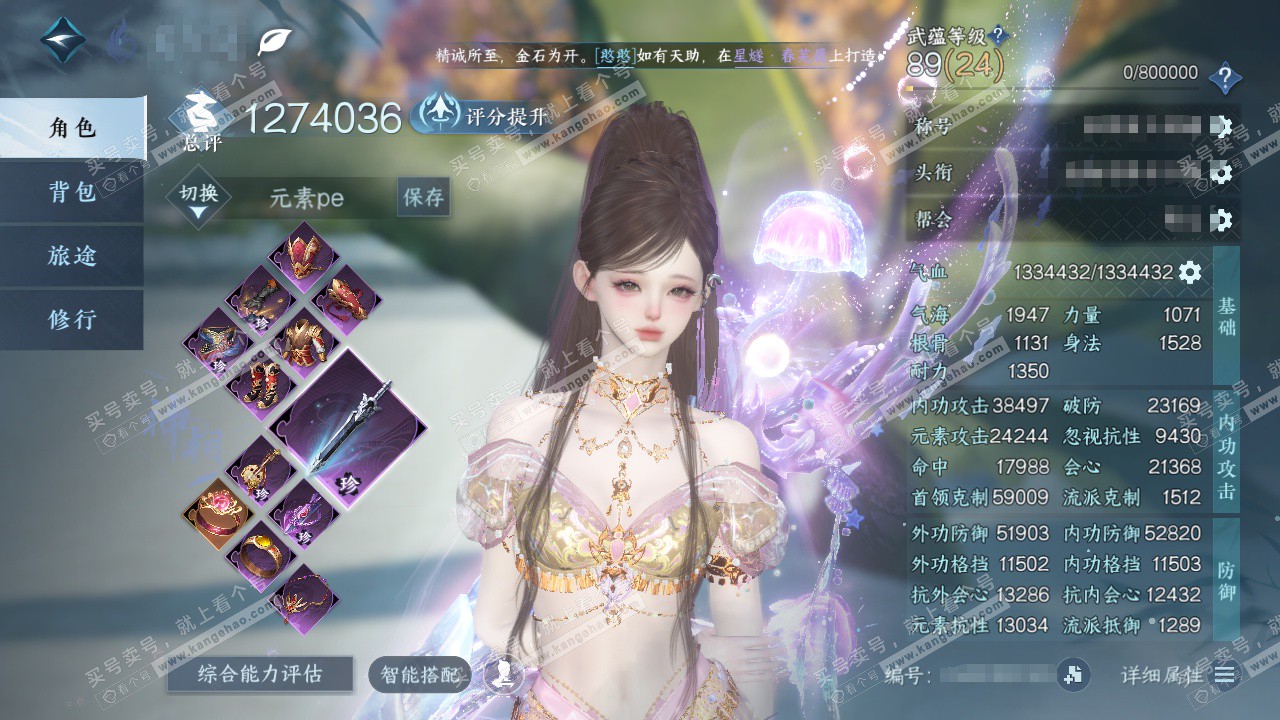Viewport: 1280px width, 720px height.
Task: Open settings gear beside 称号 title
Action: pyautogui.click(x=1220, y=127)
